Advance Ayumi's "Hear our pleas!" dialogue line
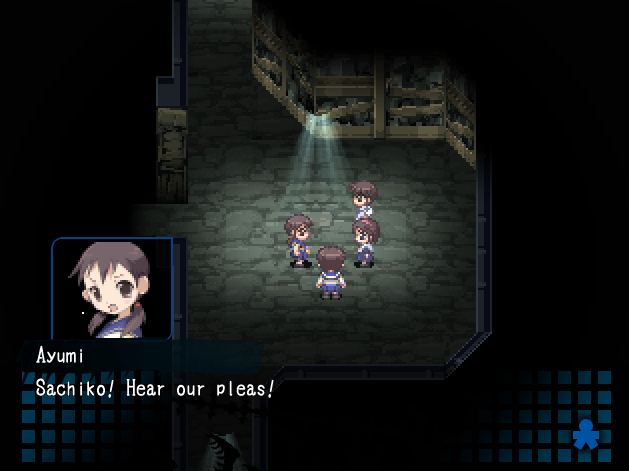This screenshot has width=629, height=471. [x=155, y=388]
